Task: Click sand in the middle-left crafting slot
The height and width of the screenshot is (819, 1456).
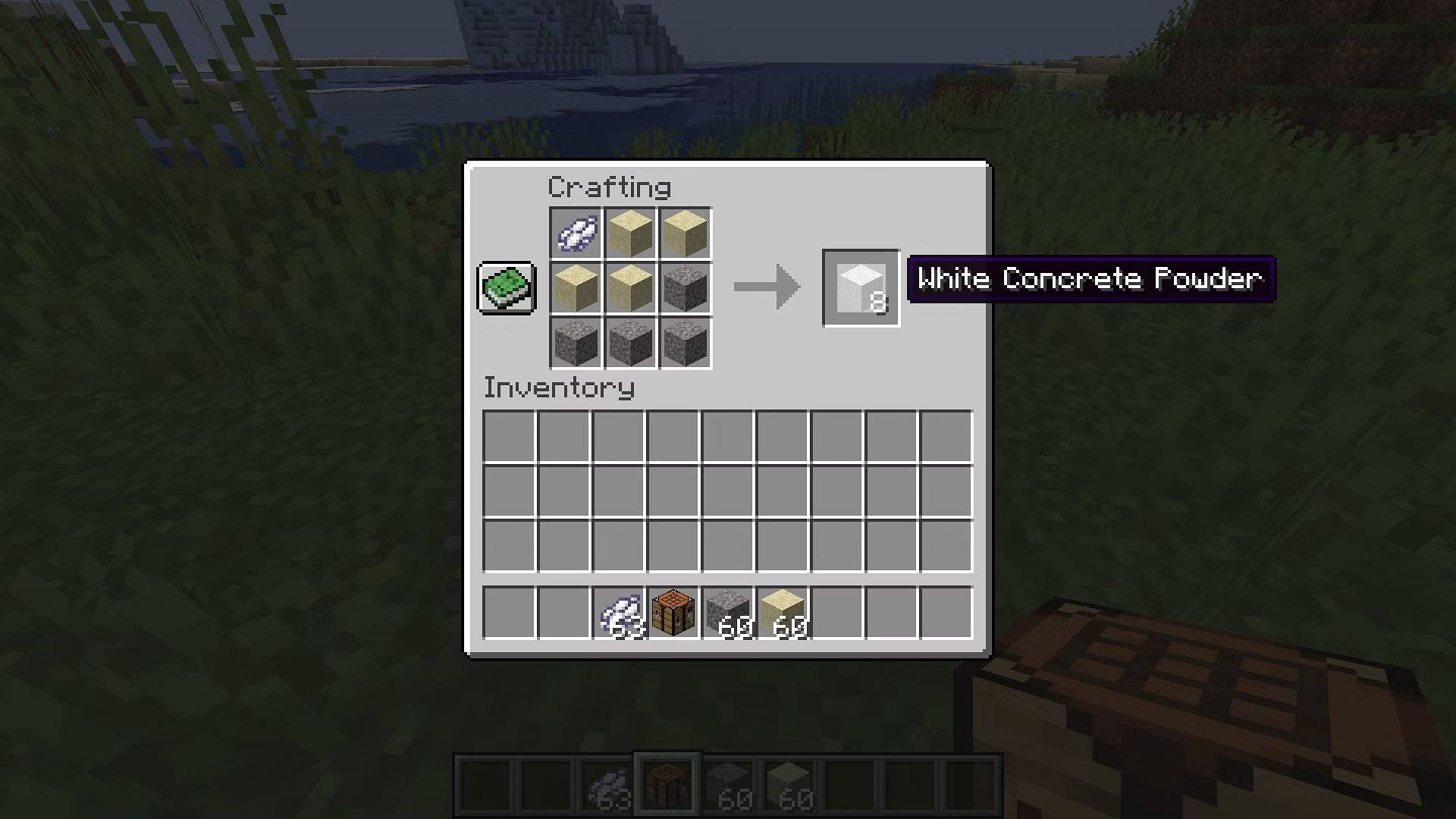Action: pos(575,288)
